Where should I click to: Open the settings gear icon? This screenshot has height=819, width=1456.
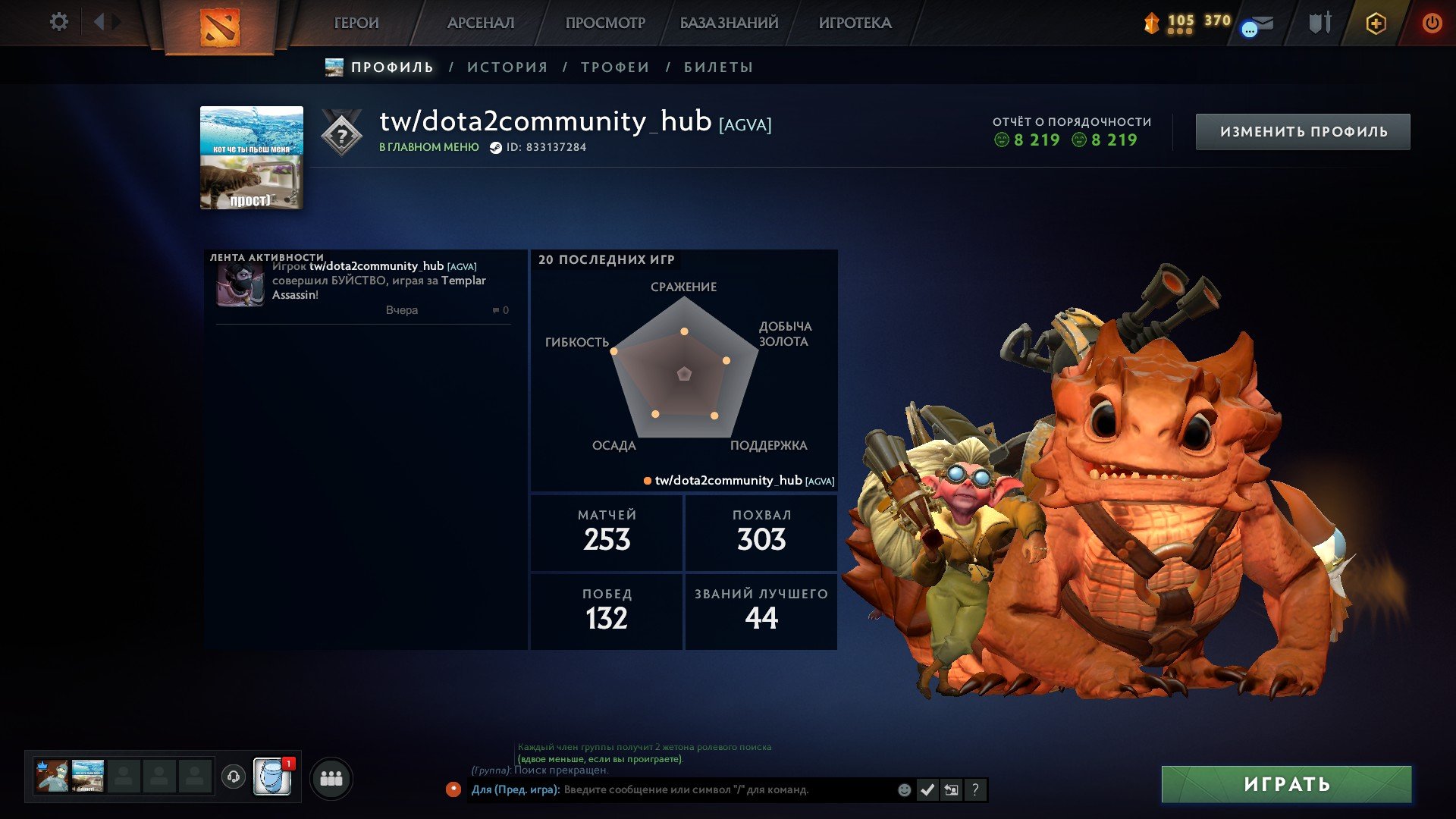59,22
